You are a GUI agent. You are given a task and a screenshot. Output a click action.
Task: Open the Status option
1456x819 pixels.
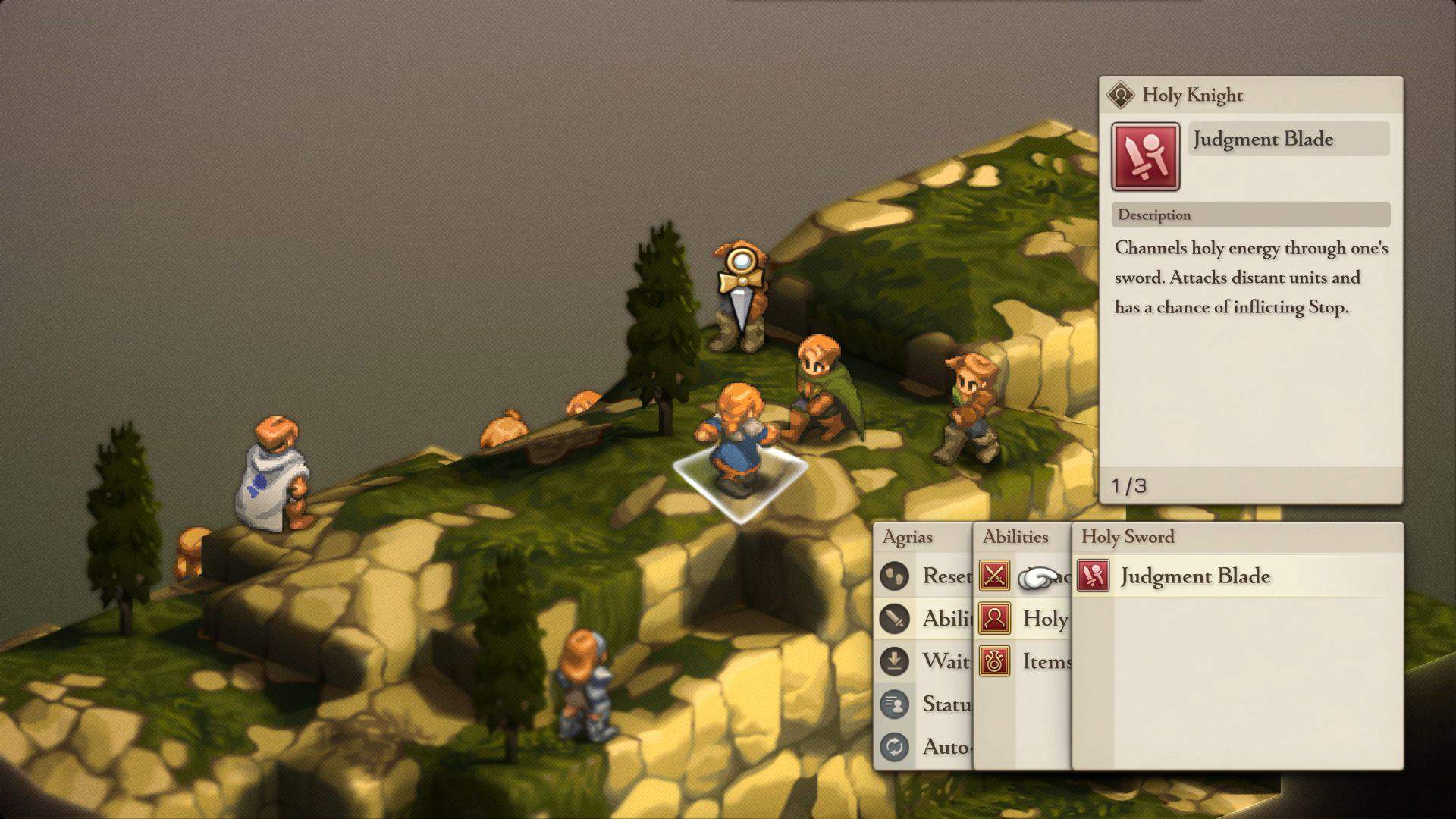[925, 704]
